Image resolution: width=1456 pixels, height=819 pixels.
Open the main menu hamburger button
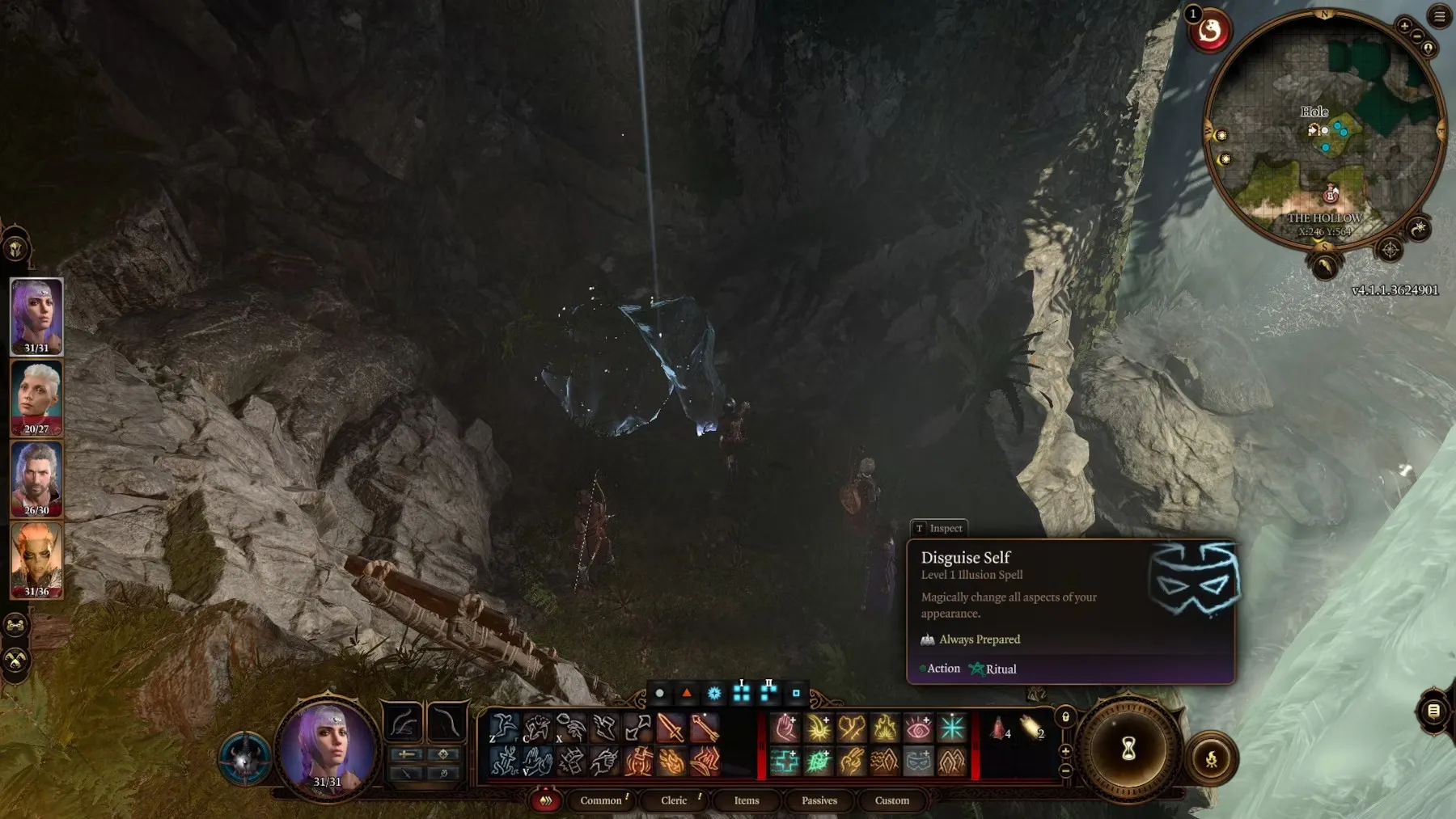click(x=1440, y=16)
